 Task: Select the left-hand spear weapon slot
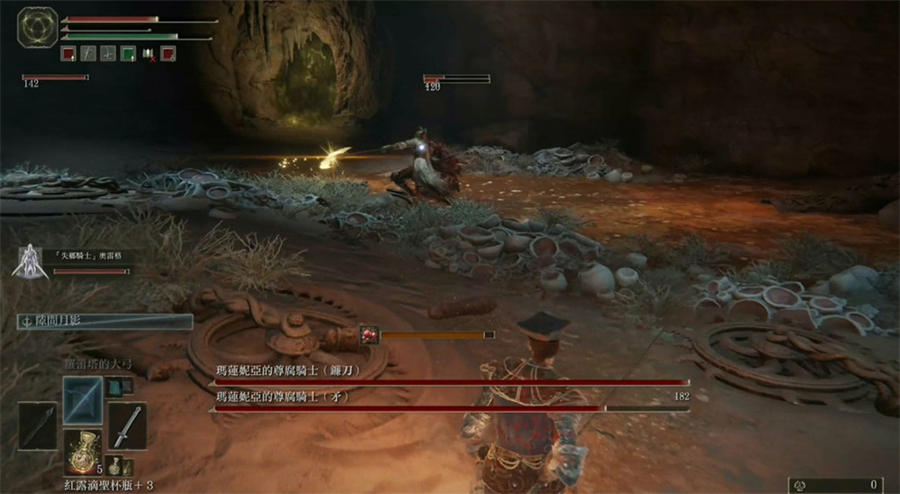(x=38, y=425)
